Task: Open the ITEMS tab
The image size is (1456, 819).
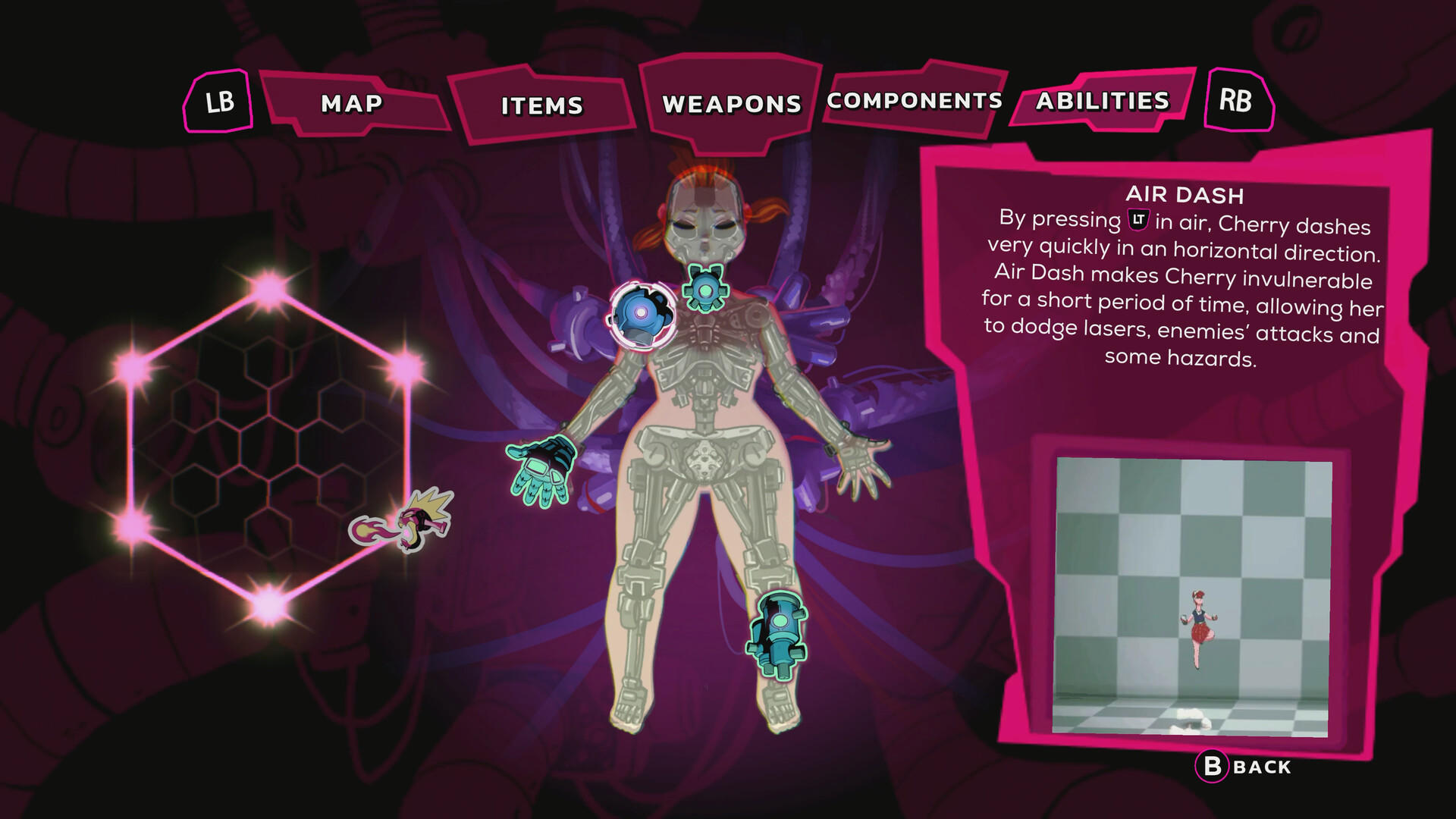Action: point(541,105)
